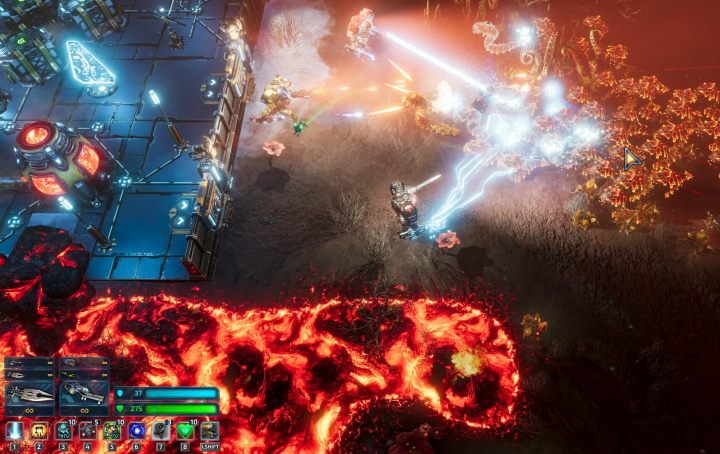Use the green heart healing item

point(185,431)
